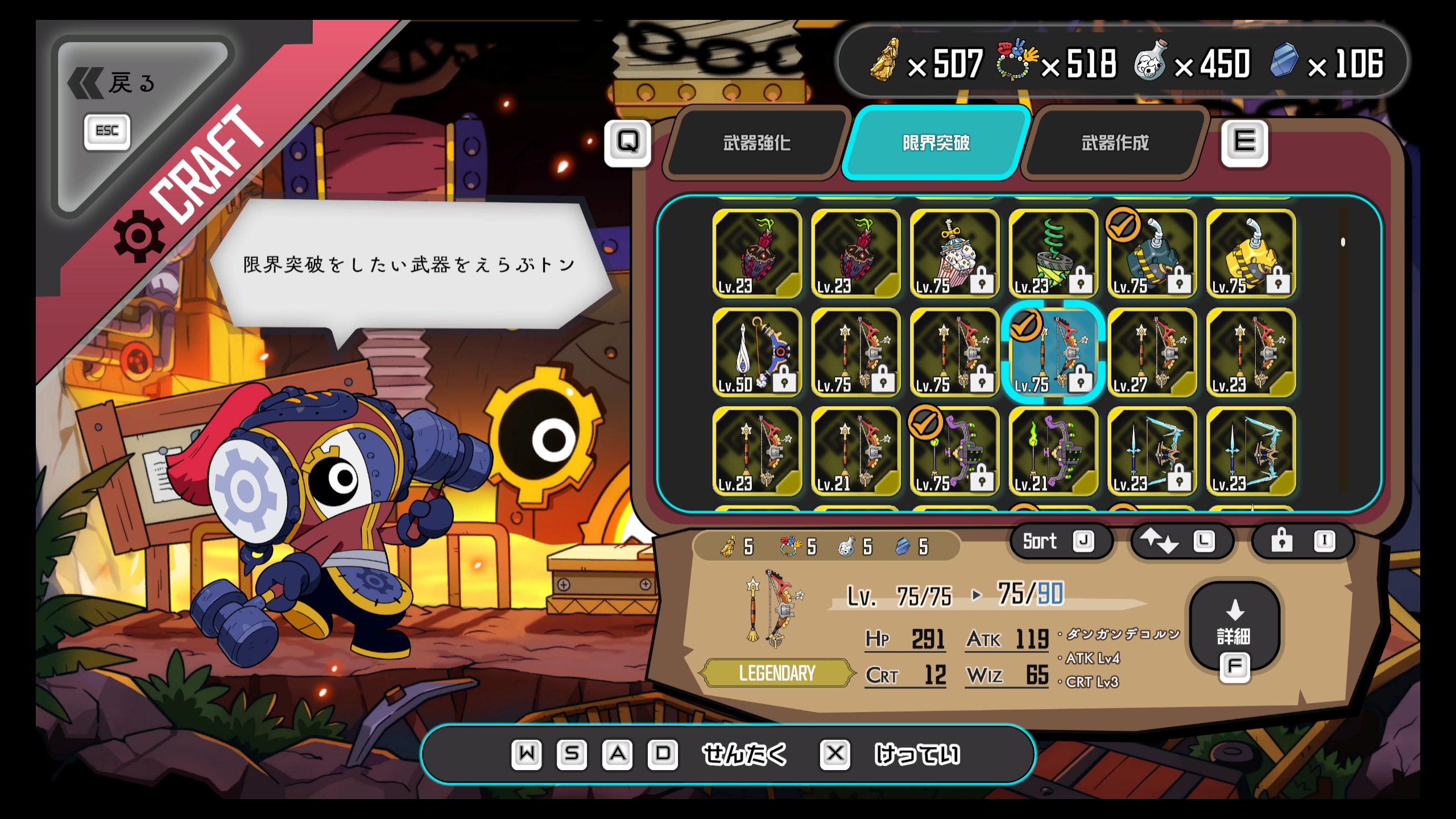Select the locked Lv.23 ice bow slot
Screen dimensions: 1456x819
coord(1152,452)
